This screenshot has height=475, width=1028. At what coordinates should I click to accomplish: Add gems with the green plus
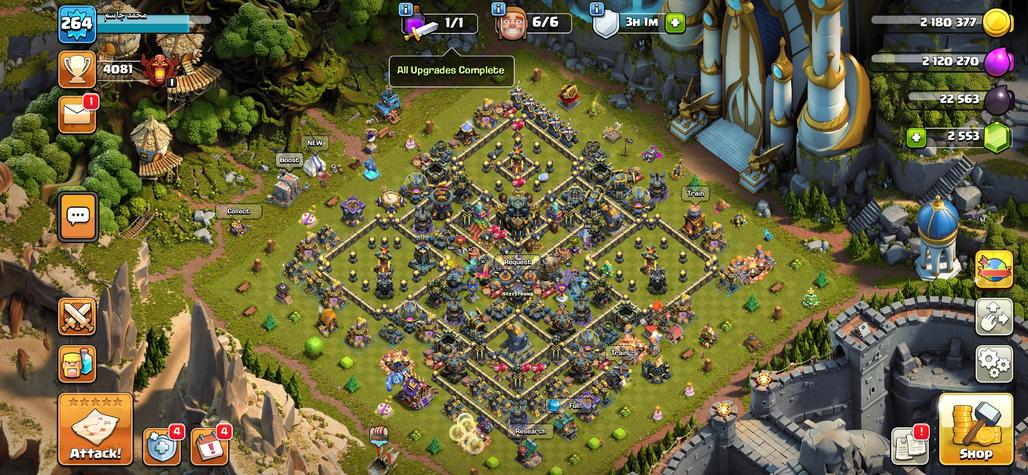pos(915,137)
